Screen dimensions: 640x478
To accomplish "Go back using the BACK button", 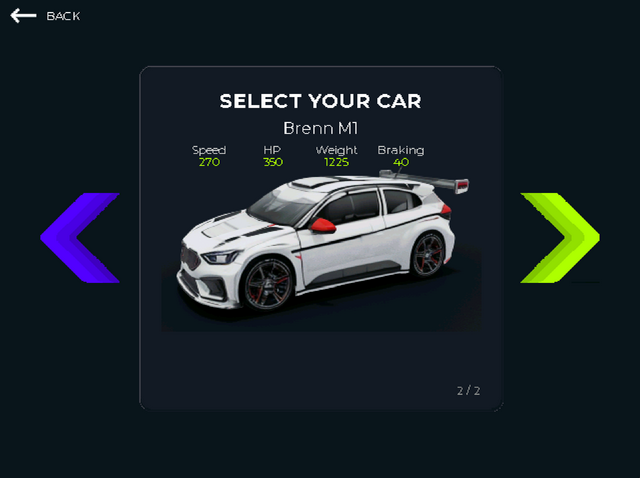I will click(x=45, y=16).
